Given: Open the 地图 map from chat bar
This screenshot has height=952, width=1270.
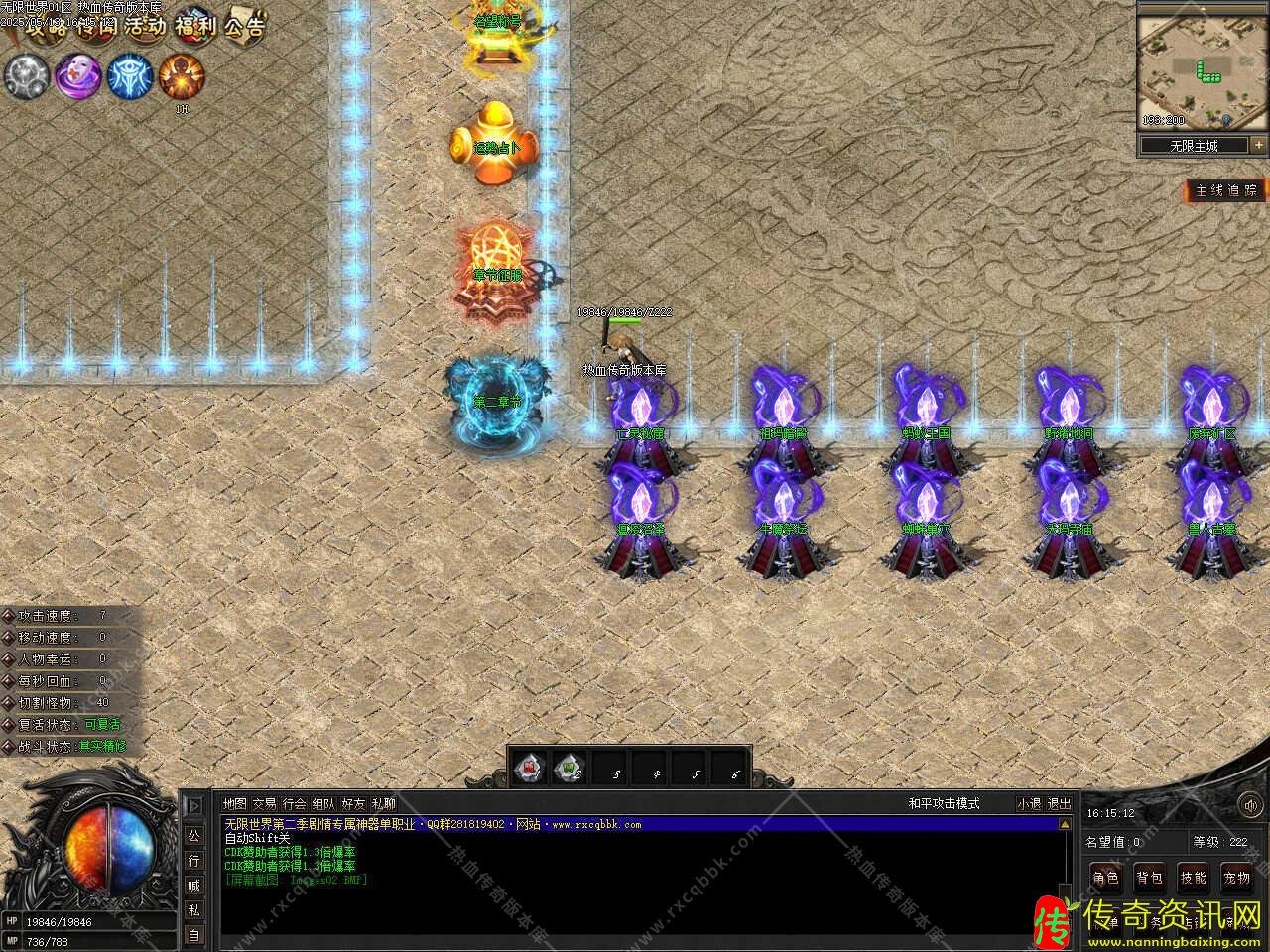Looking at the screenshot, I should [x=234, y=803].
